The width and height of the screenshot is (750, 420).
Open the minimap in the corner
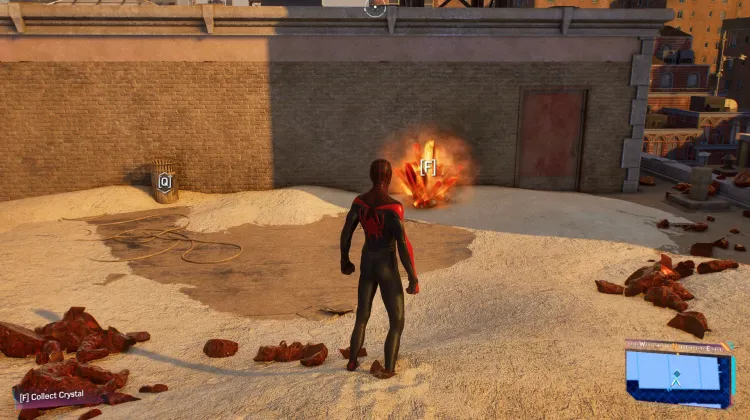(x=678, y=374)
